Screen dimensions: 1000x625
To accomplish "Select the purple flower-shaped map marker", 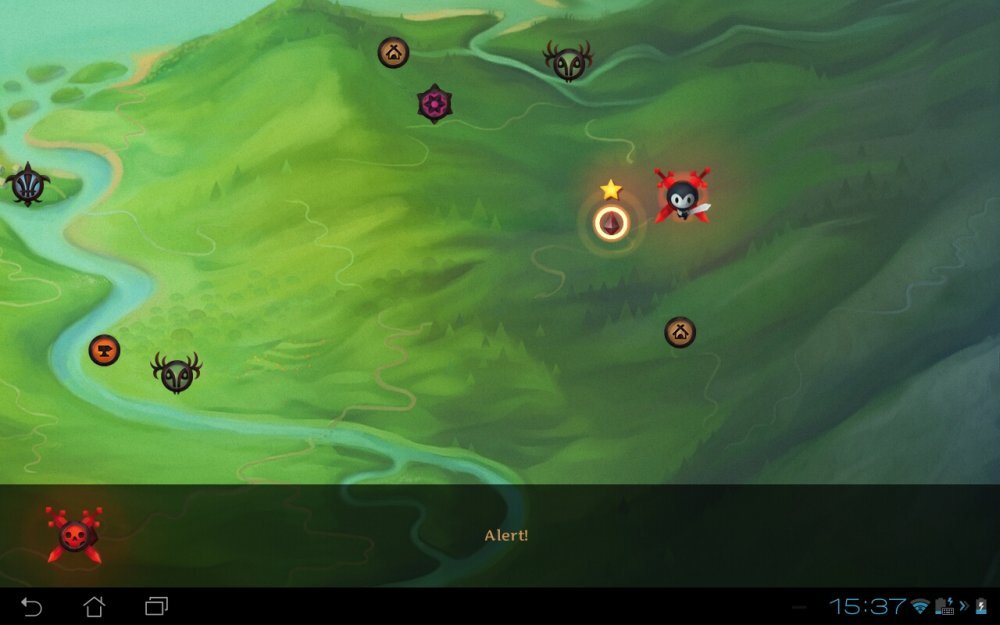I will coord(434,103).
